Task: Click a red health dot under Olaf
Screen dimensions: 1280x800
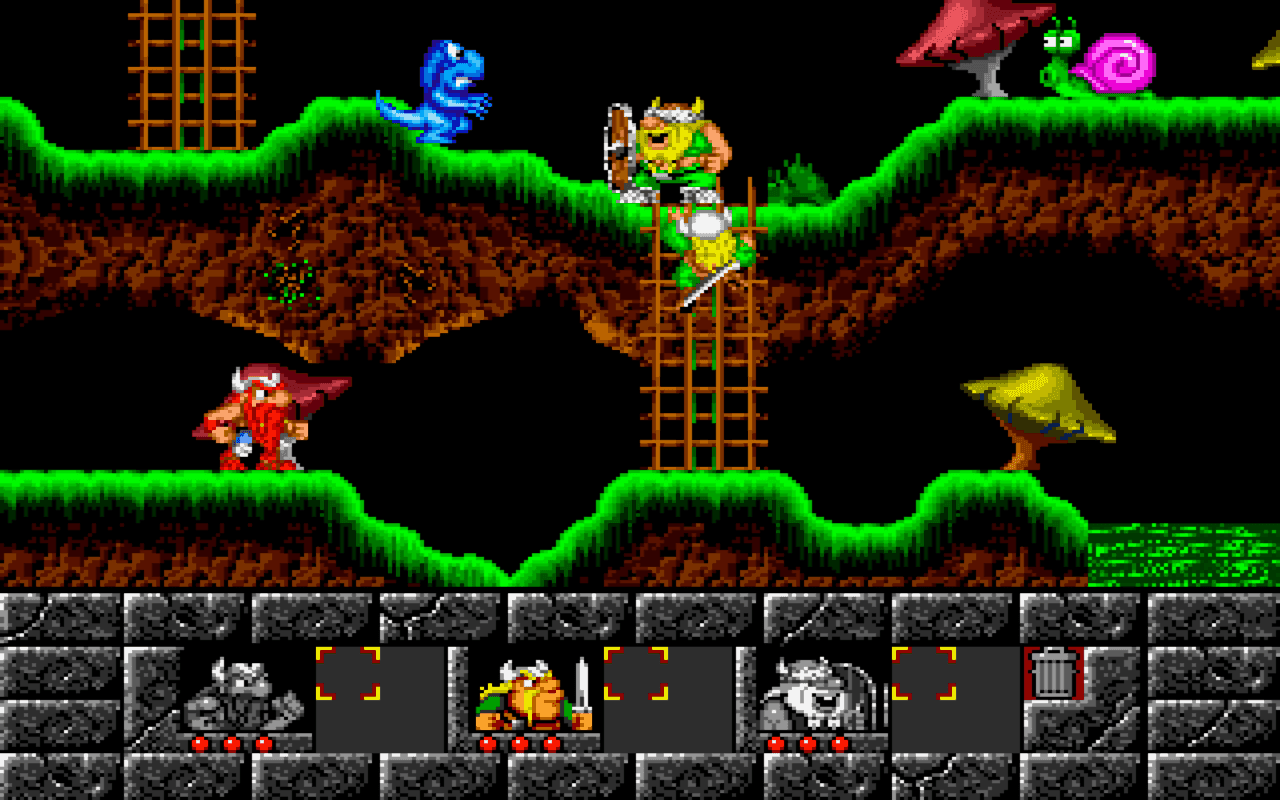Action: click(806, 744)
